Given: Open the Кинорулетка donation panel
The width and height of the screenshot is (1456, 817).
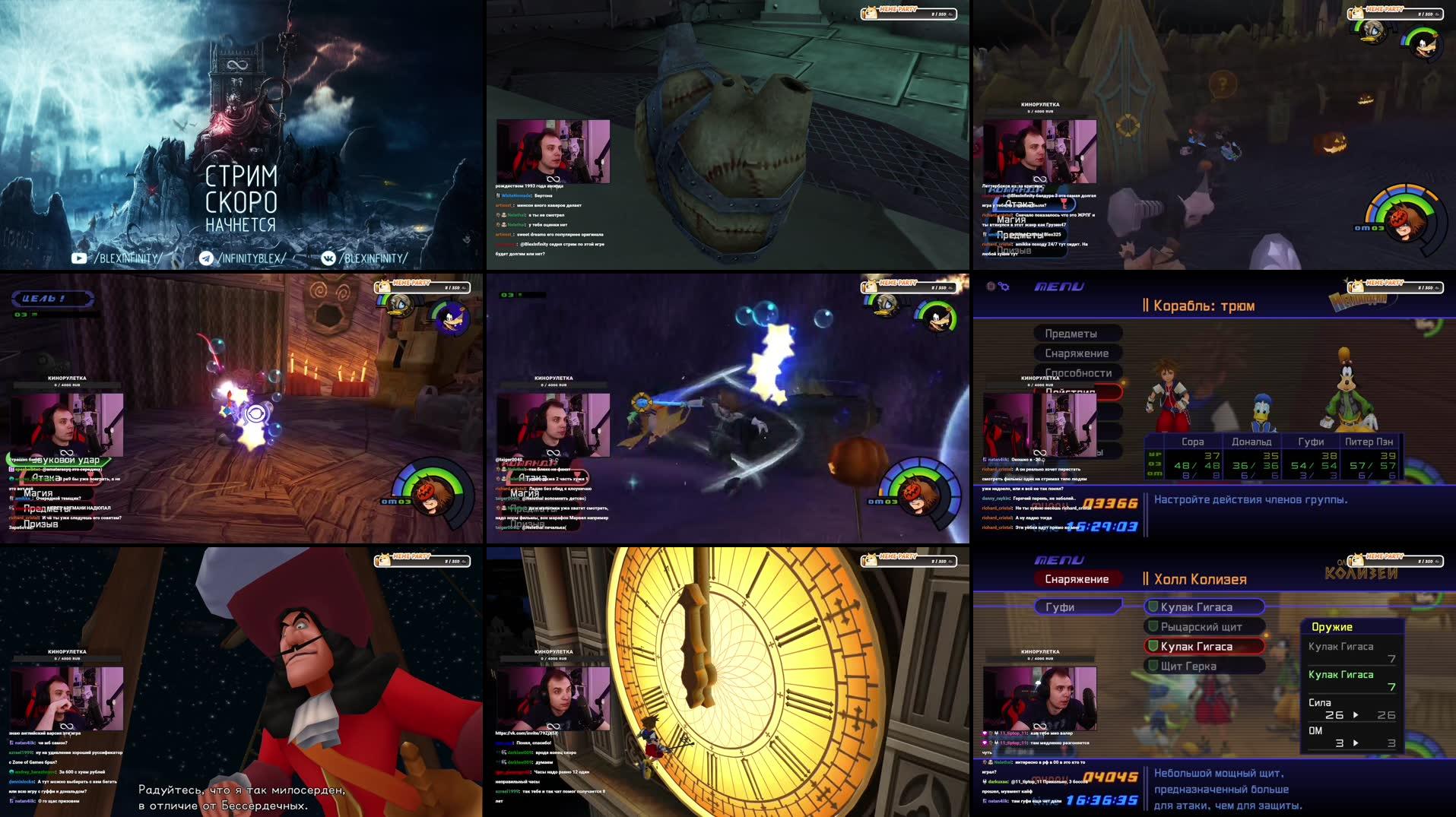Looking at the screenshot, I should [1040, 651].
